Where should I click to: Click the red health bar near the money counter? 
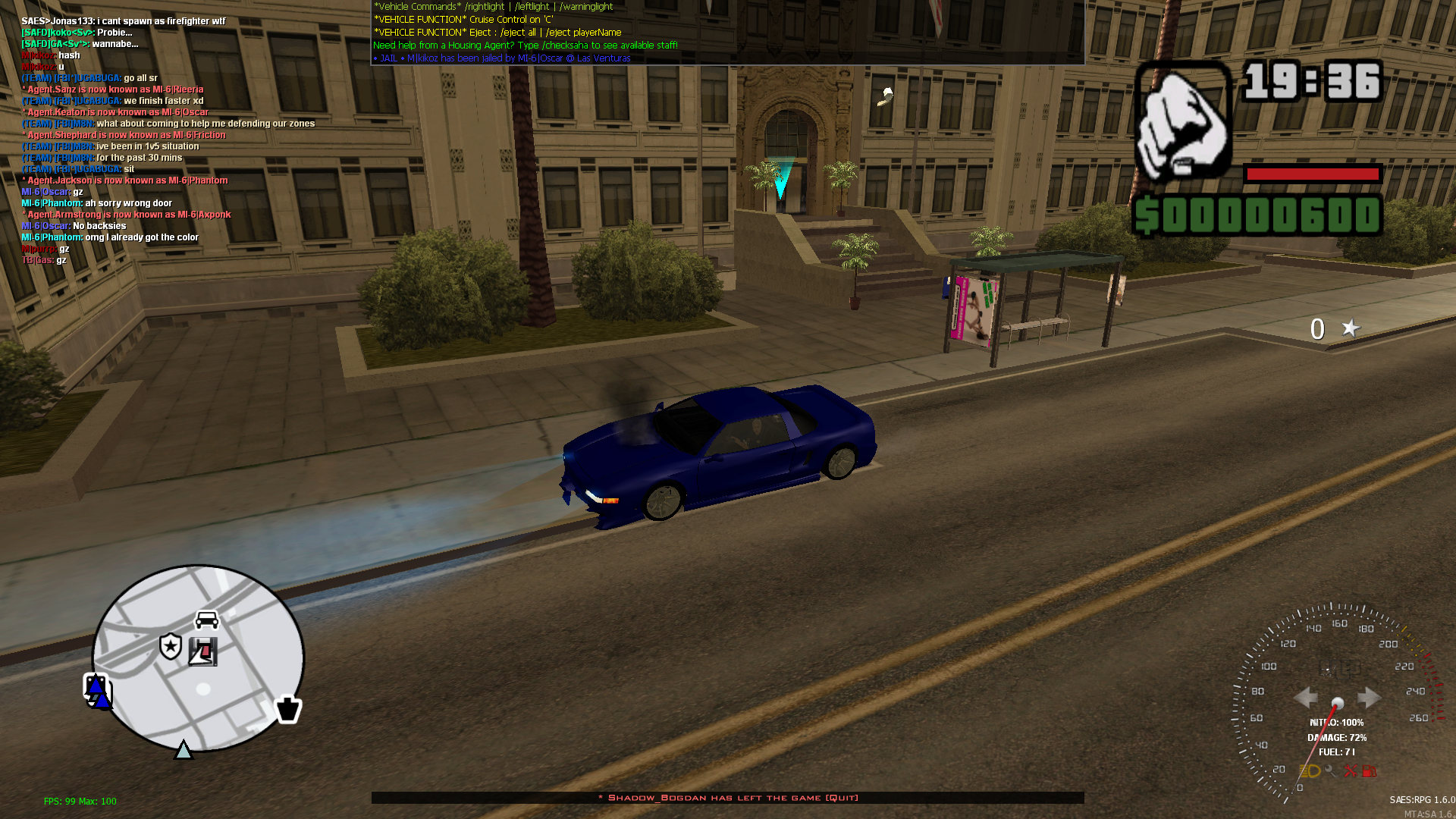tap(1312, 173)
